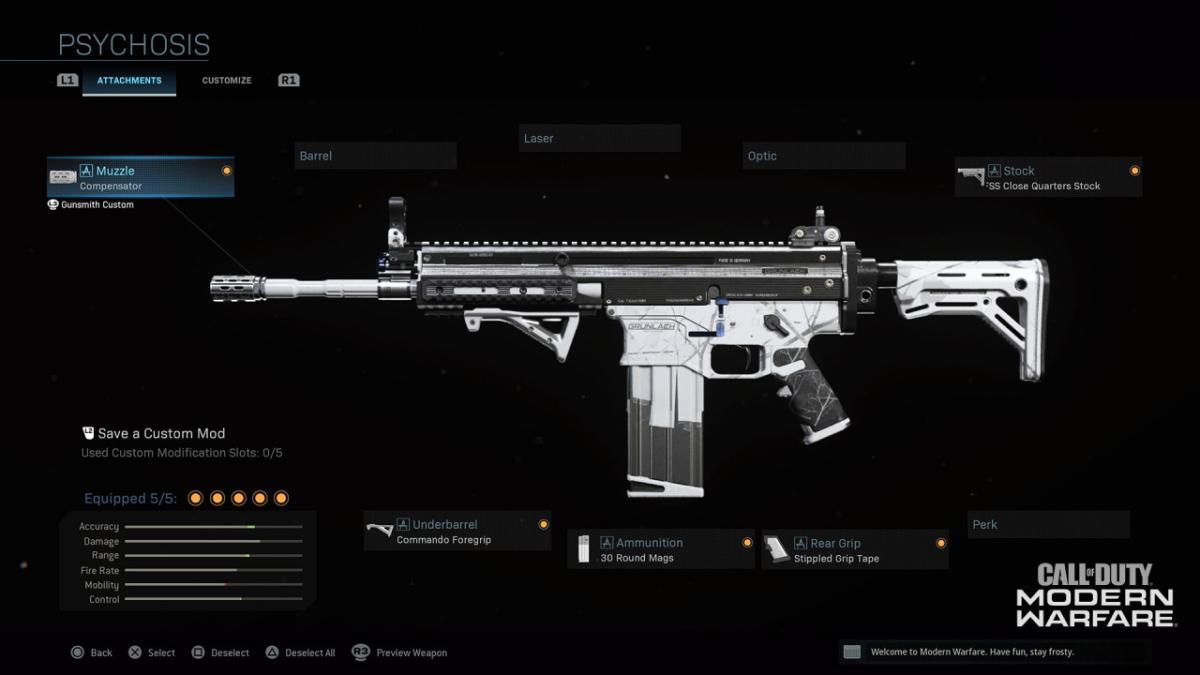The image size is (1200, 675).
Task: Go back using the Back option
Action: [x=92, y=653]
